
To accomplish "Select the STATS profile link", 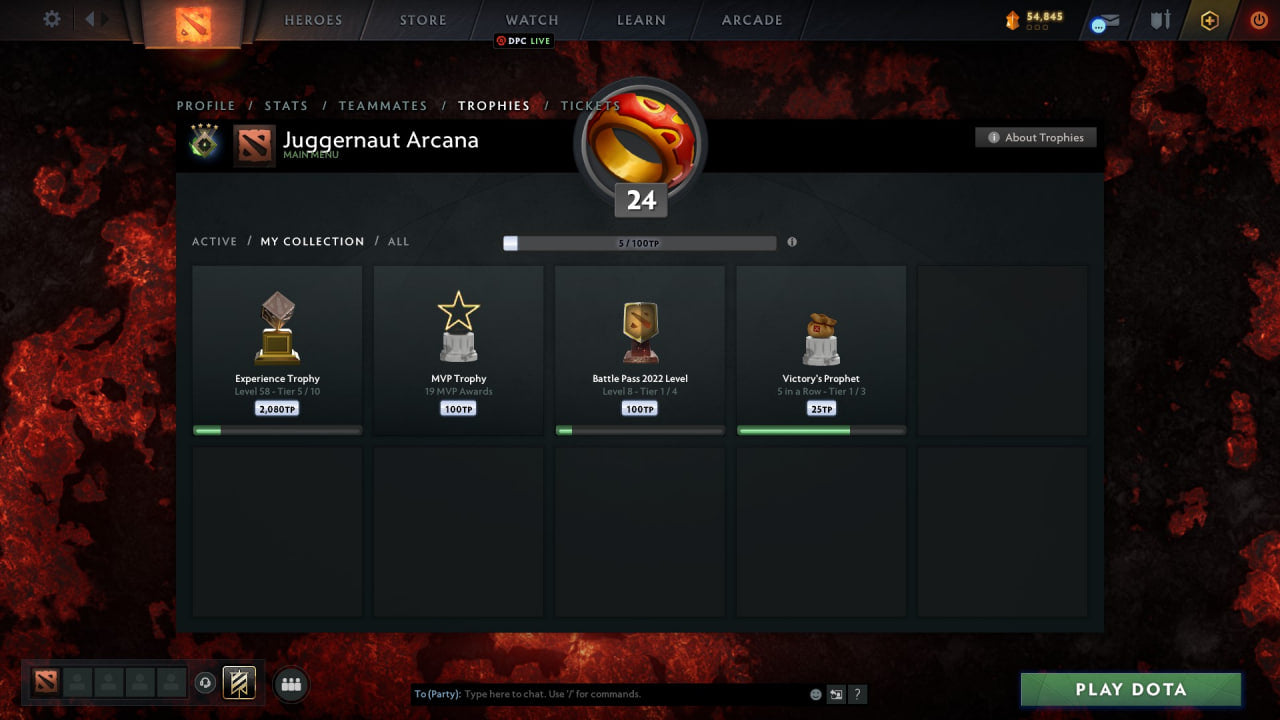I will [x=287, y=105].
